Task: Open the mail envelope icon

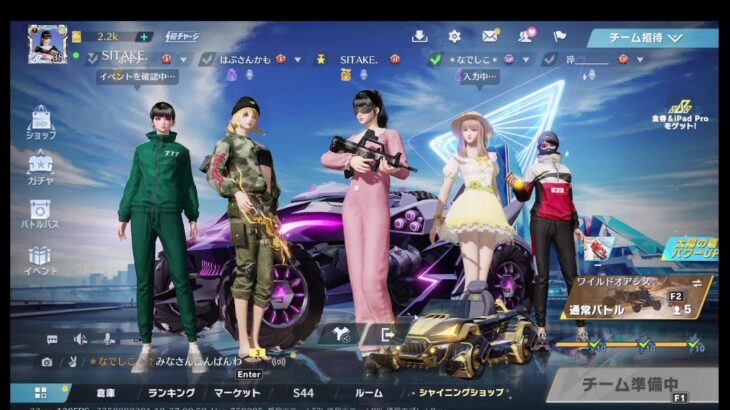Action: tap(490, 37)
